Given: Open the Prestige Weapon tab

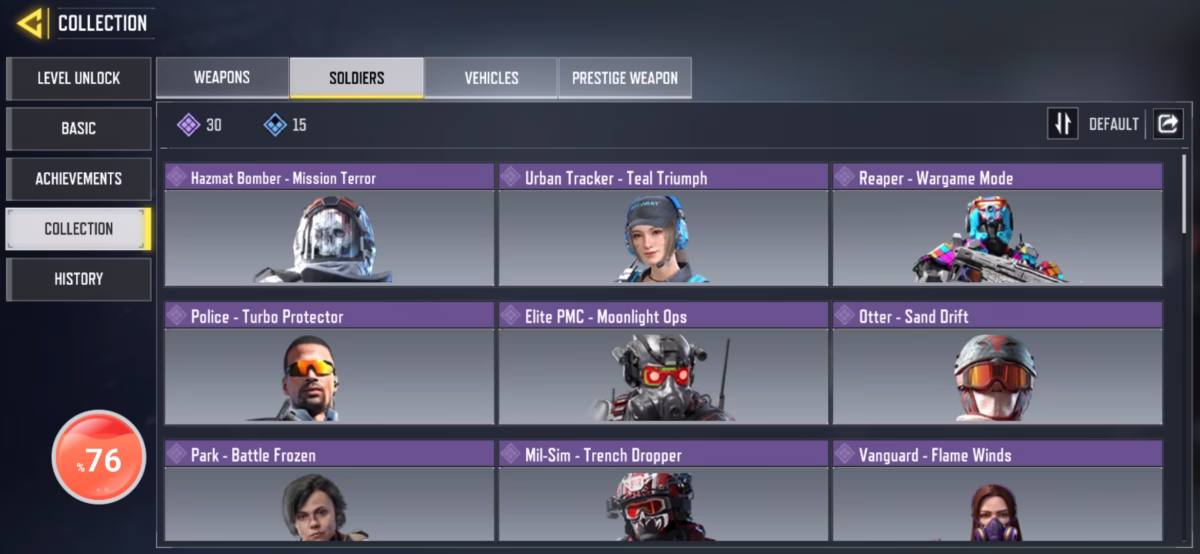Looking at the screenshot, I should click(x=625, y=78).
